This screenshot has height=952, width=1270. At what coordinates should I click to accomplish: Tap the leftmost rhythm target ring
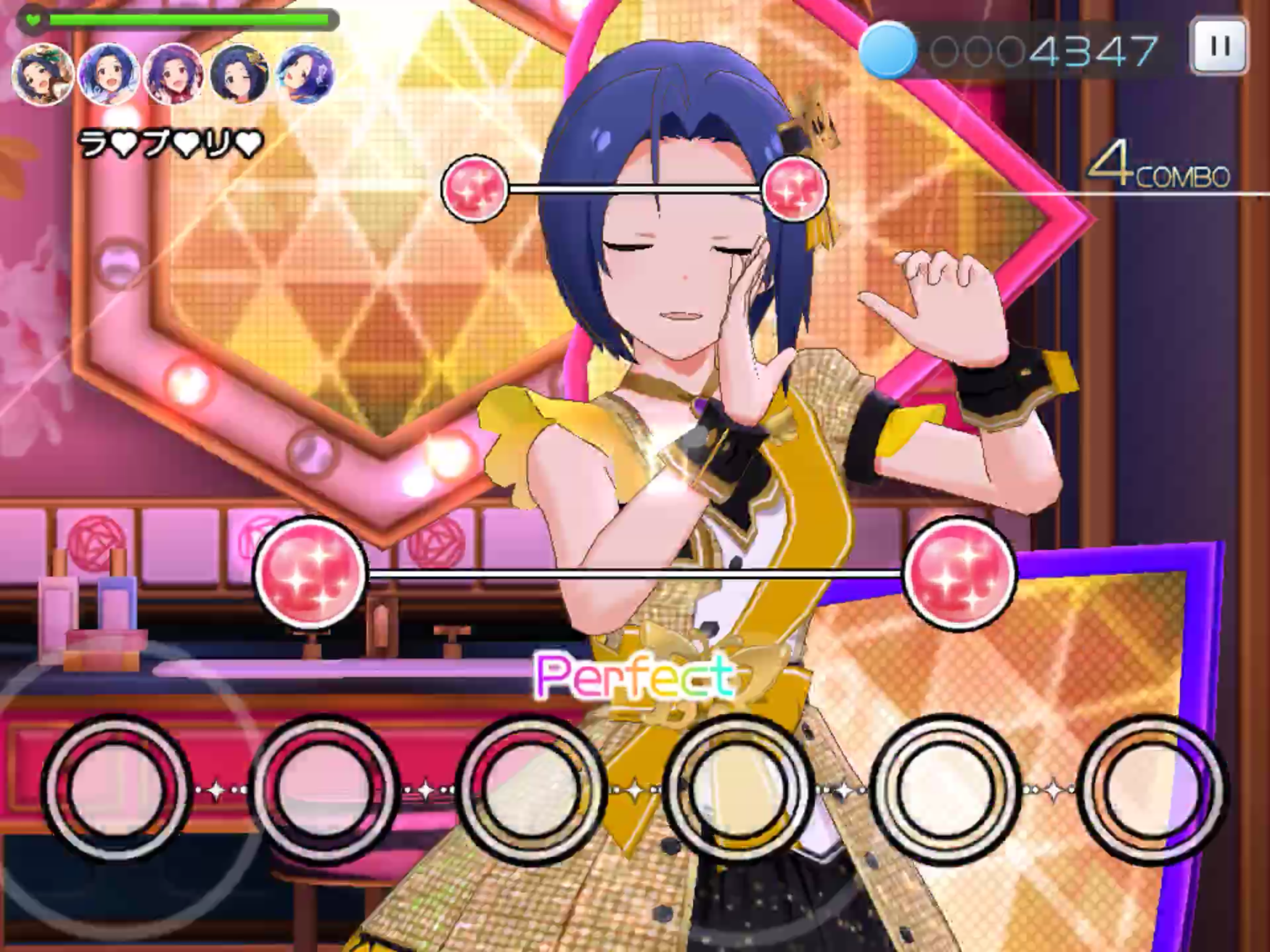(x=117, y=789)
